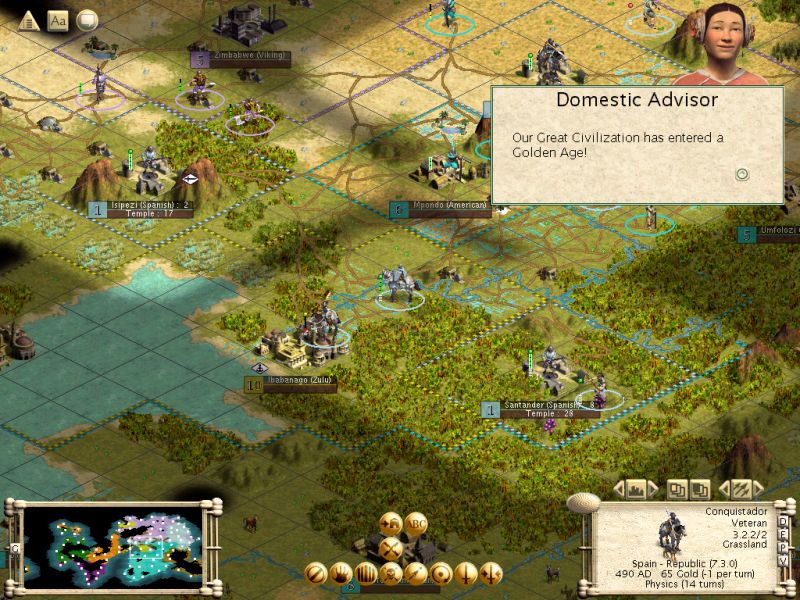
Task: Click the E button on info box
Action: 783,534
